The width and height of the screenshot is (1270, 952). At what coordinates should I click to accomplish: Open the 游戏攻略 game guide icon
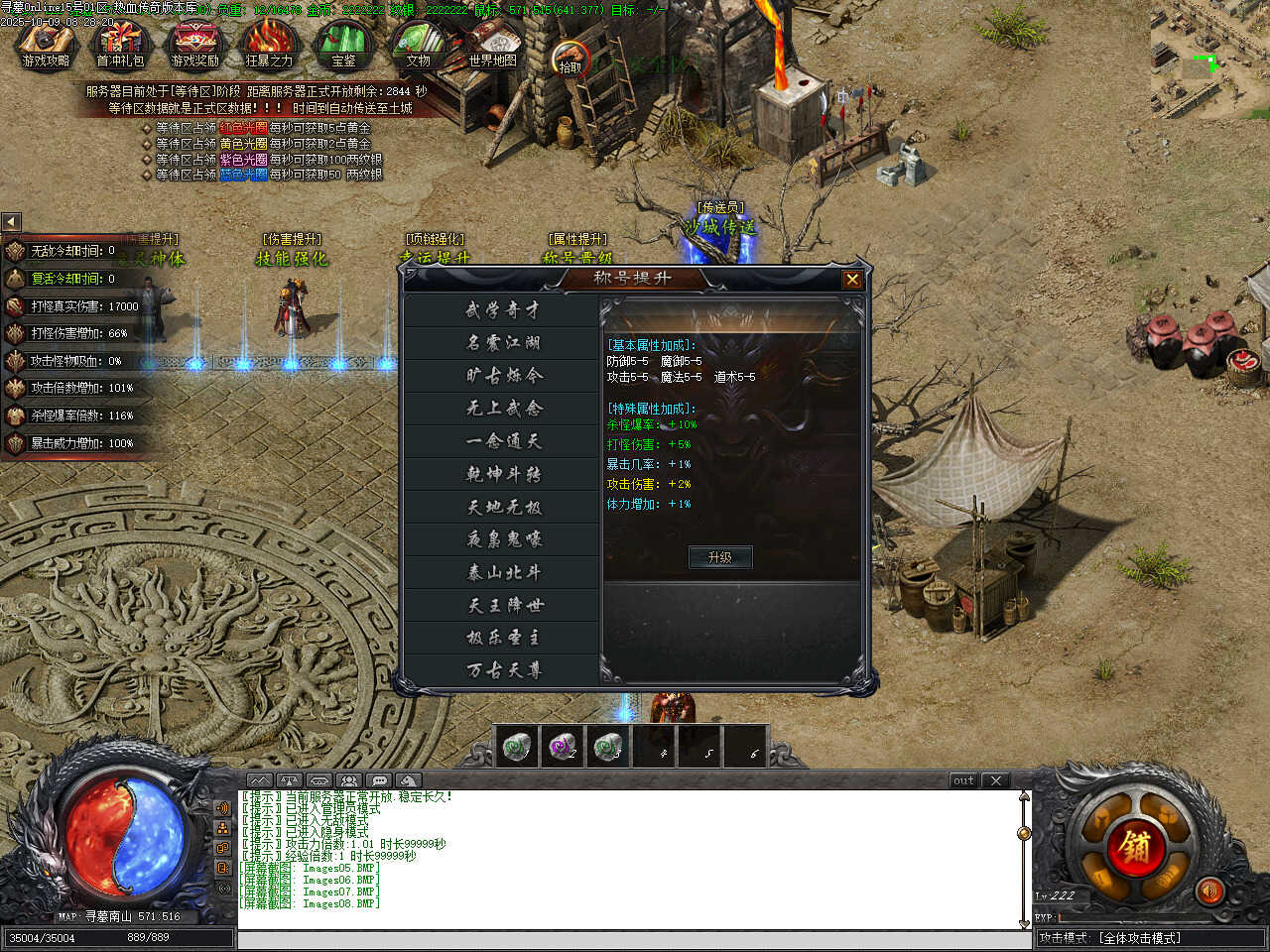click(x=46, y=46)
